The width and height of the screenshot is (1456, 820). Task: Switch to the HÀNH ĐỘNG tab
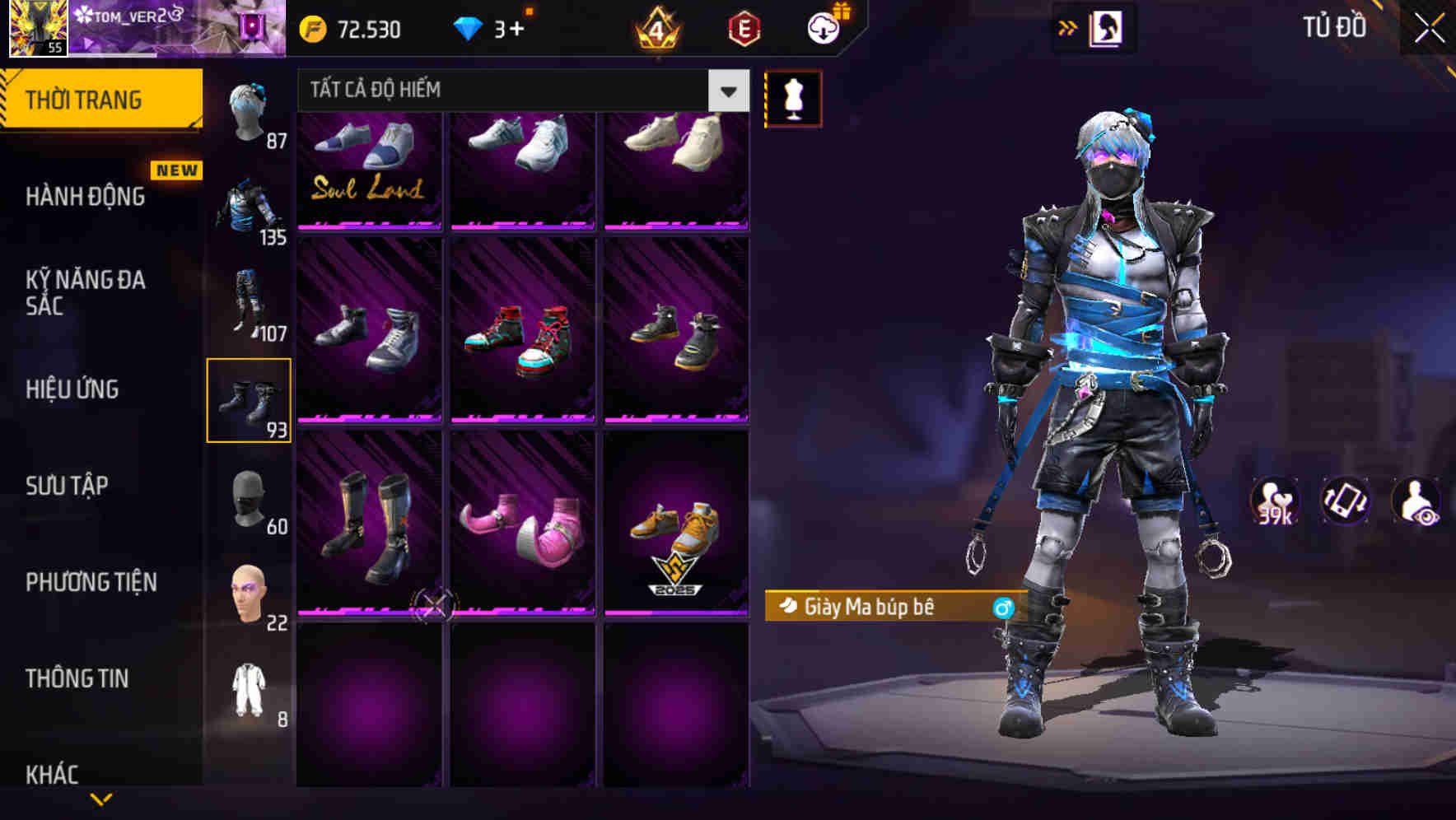tap(86, 196)
